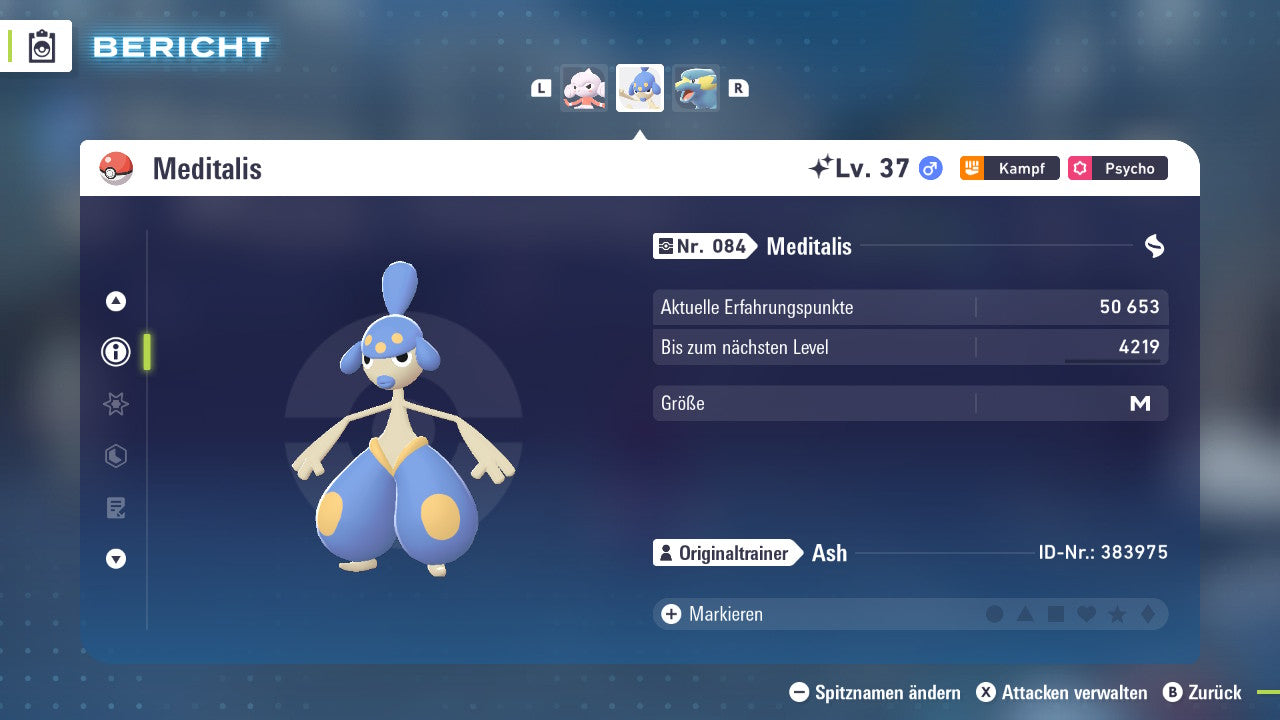1280x720 pixels.
Task: Click the up arrow above the sidebar
Action: pos(115,300)
